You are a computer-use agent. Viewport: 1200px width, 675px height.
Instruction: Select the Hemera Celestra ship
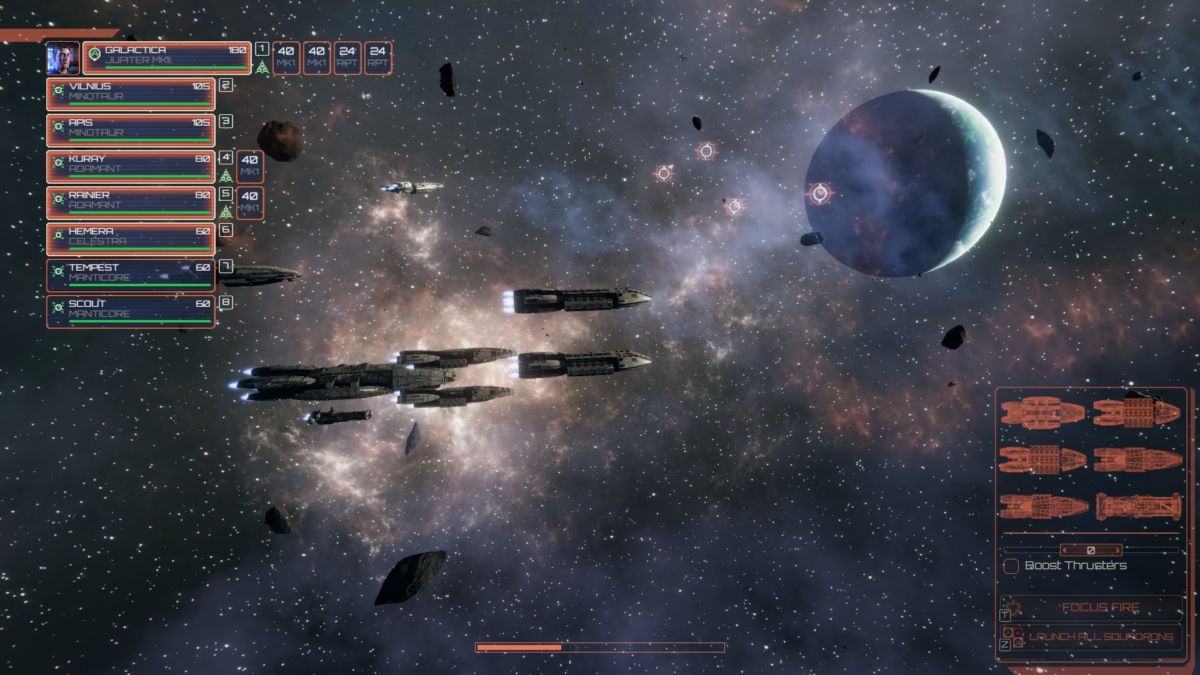click(x=130, y=238)
